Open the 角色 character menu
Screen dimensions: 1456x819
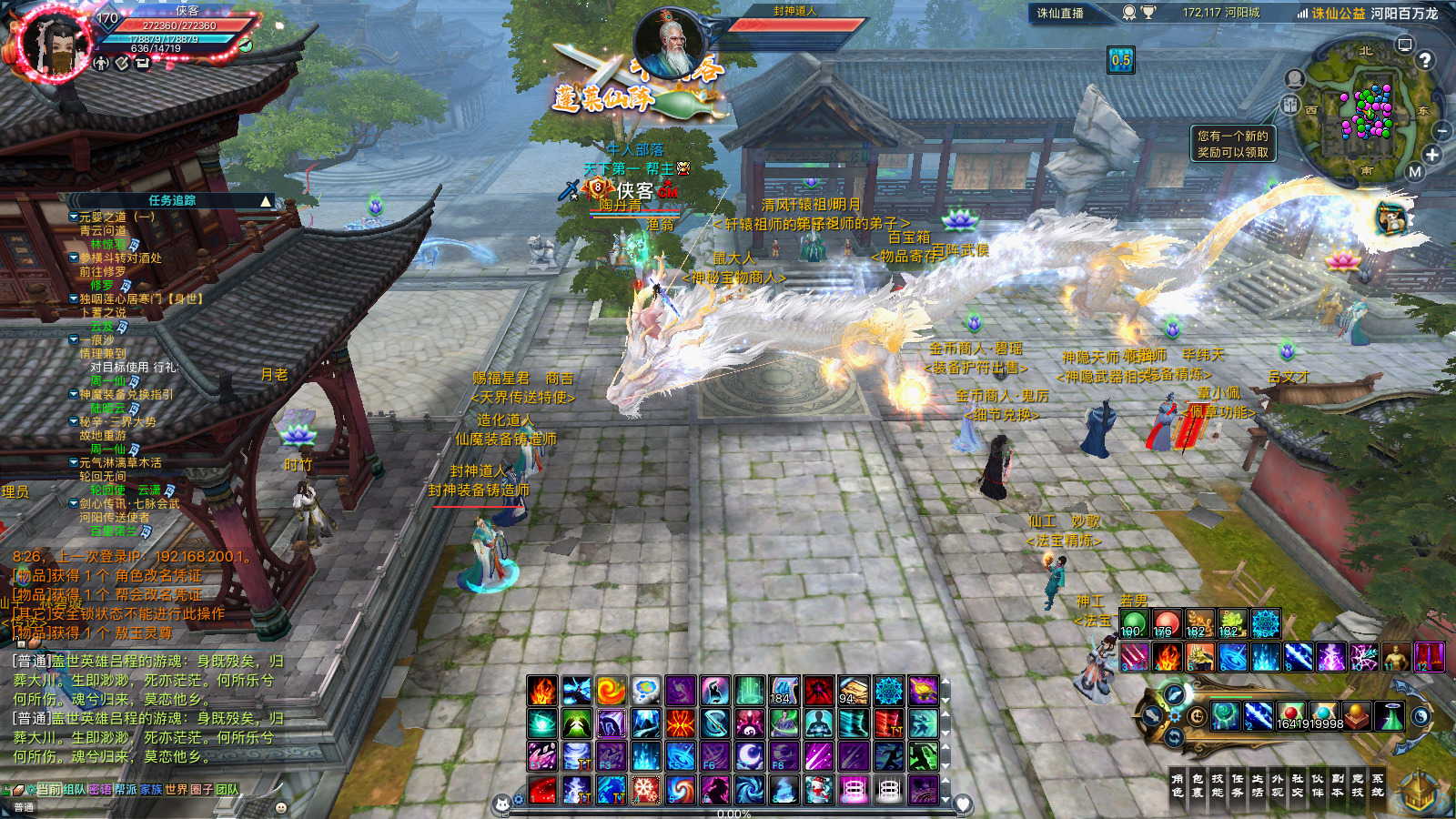click(1178, 785)
